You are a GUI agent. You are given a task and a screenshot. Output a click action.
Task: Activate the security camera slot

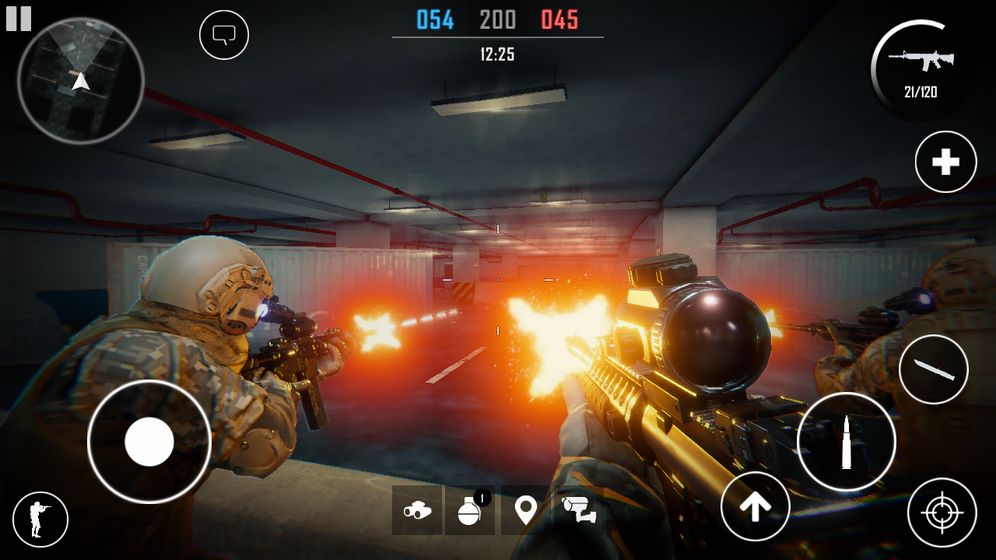tap(578, 510)
